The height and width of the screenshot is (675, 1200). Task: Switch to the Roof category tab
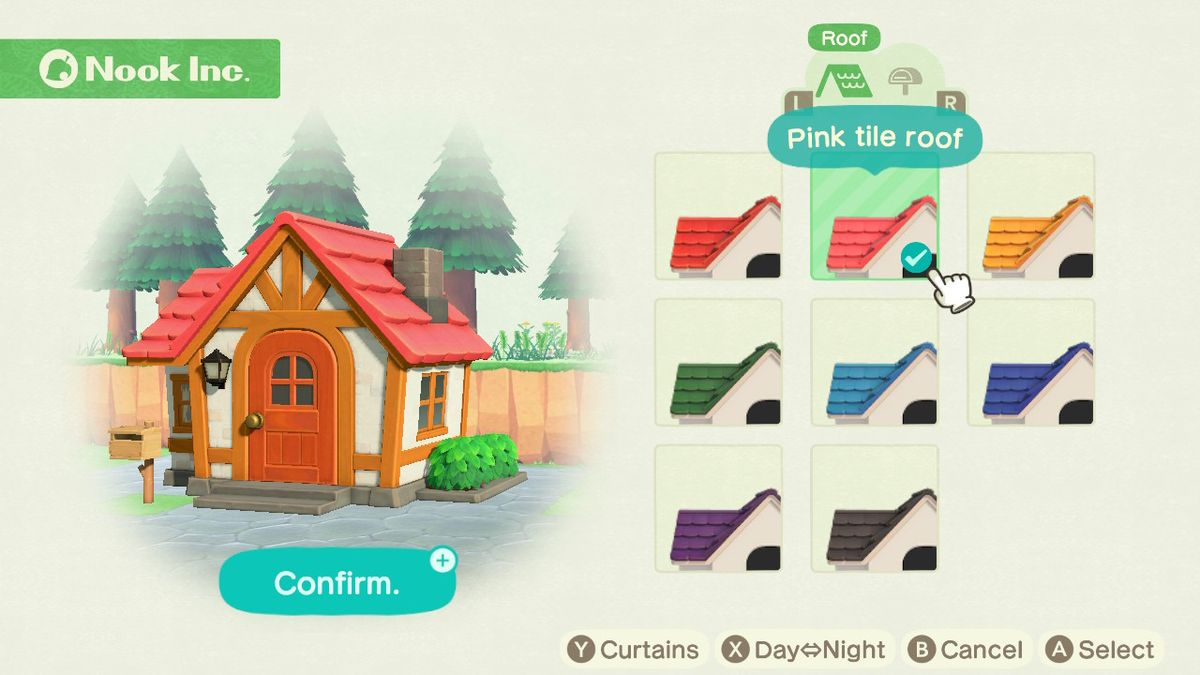pos(843,81)
